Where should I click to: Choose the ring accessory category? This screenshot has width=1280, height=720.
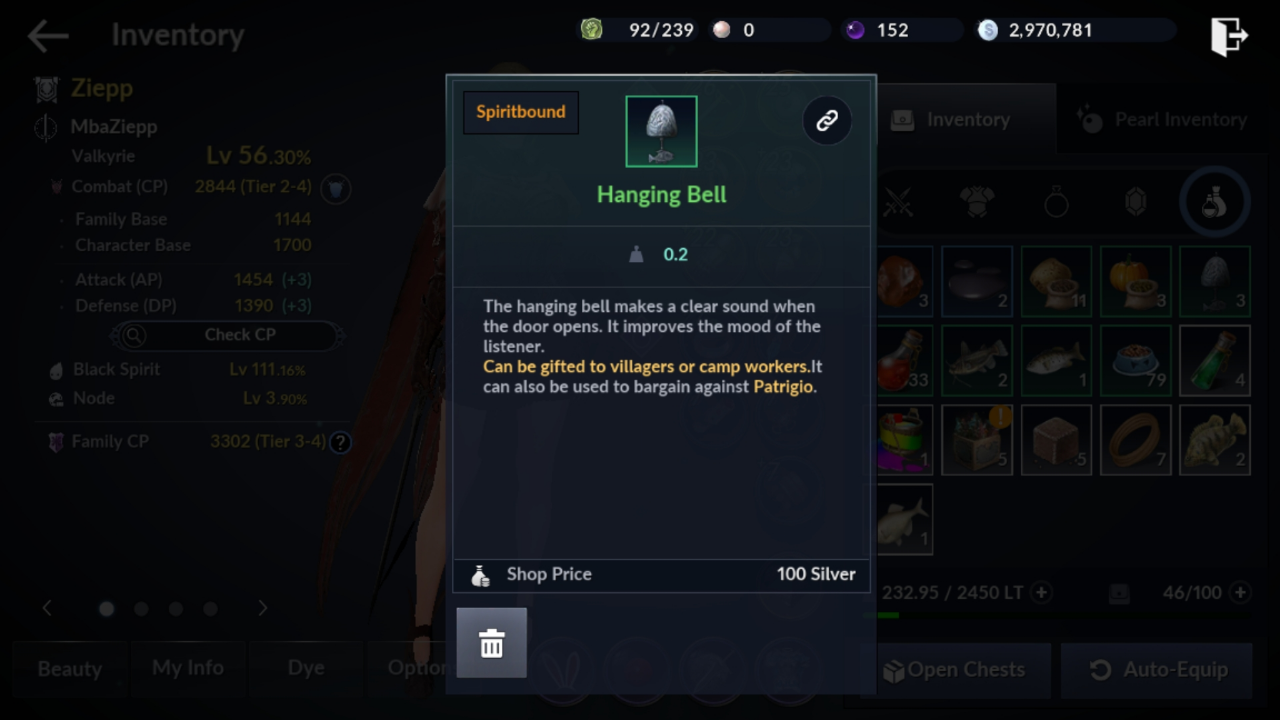click(x=1056, y=202)
